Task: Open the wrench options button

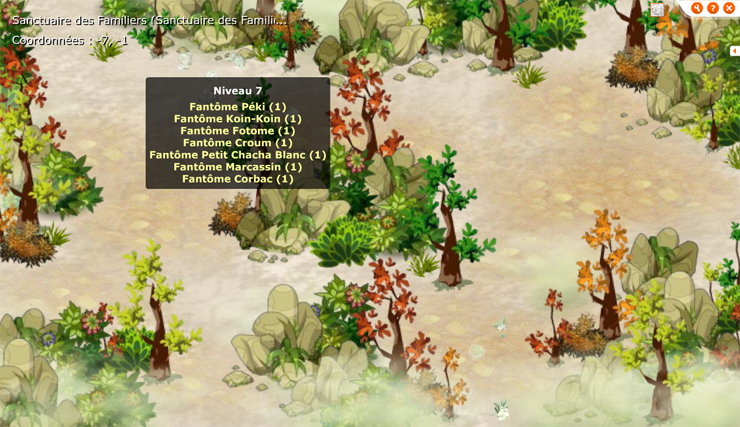Action: pos(697,8)
